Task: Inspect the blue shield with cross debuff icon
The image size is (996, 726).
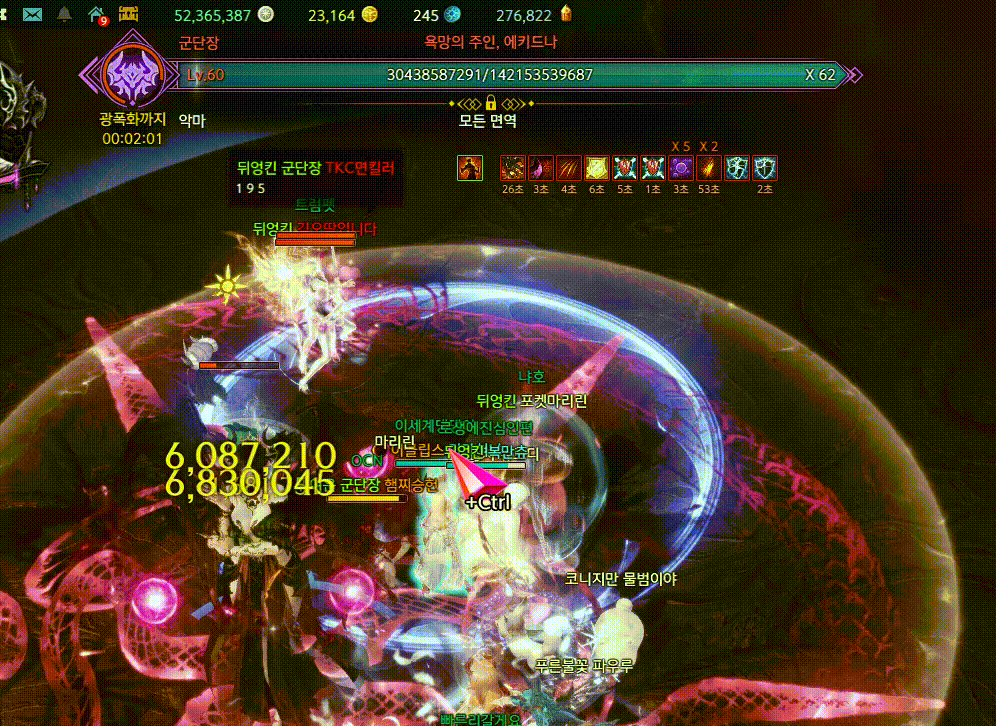Action: tap(765, 168)
